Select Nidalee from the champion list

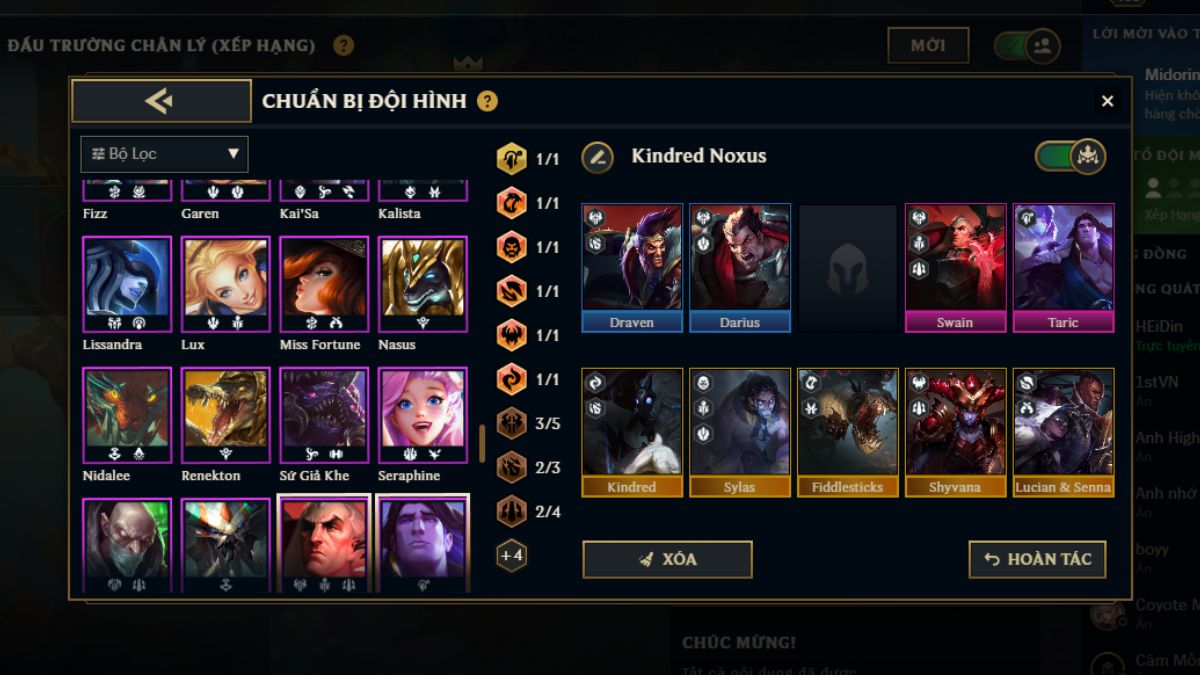point(127,416)
